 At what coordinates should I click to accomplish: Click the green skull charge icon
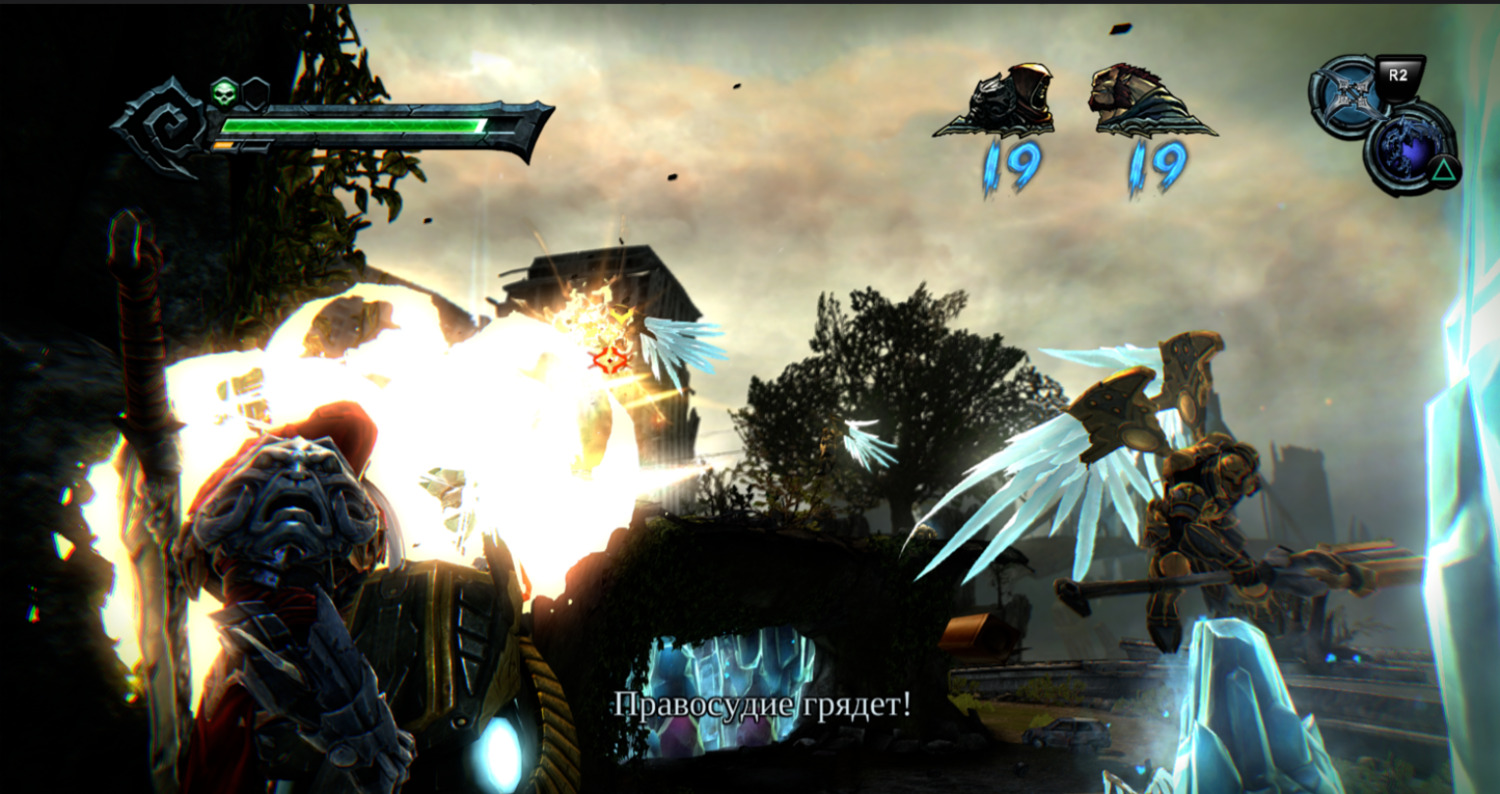(224, 93)
